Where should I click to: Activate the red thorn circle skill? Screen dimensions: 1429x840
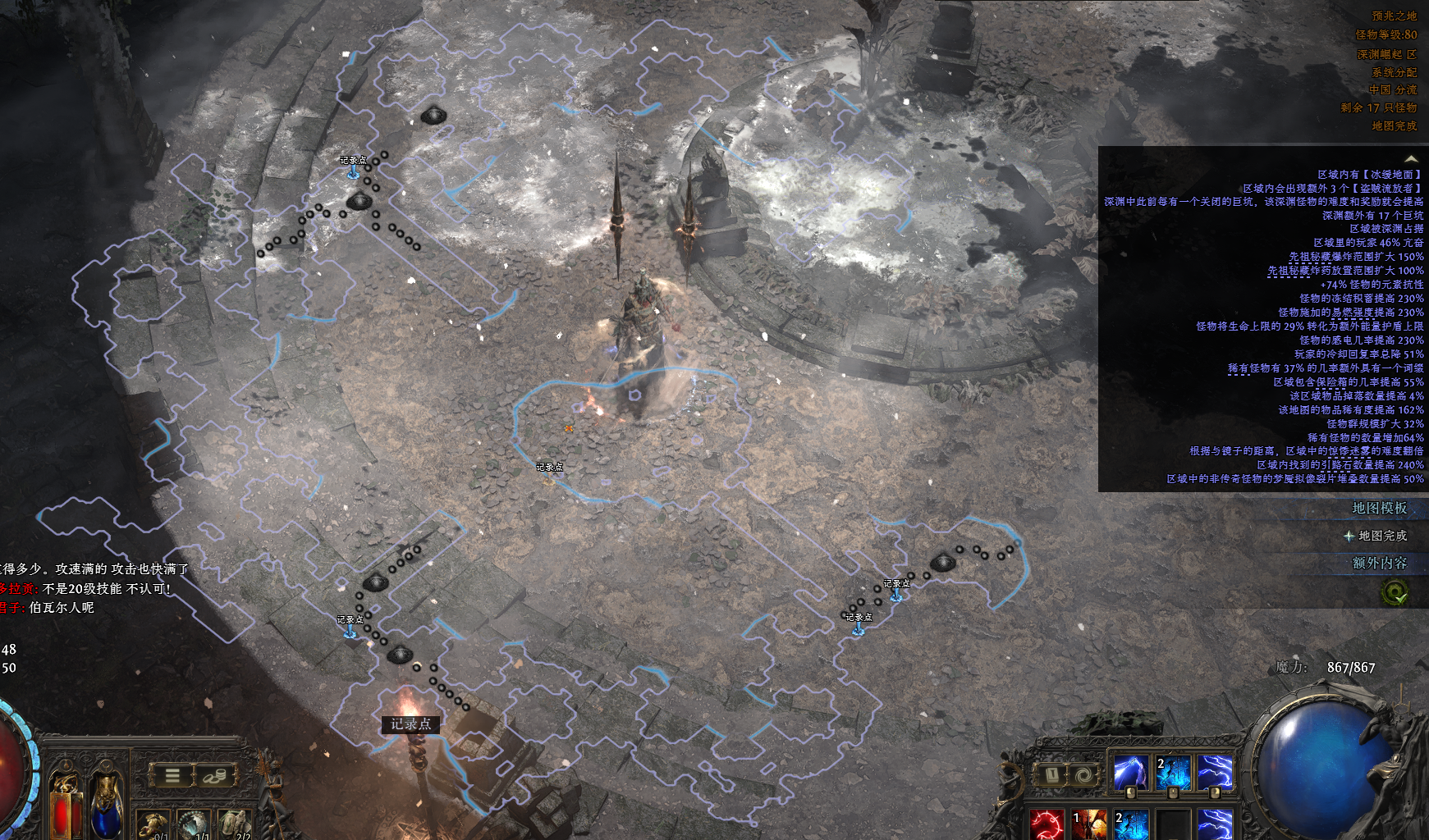1047,824
